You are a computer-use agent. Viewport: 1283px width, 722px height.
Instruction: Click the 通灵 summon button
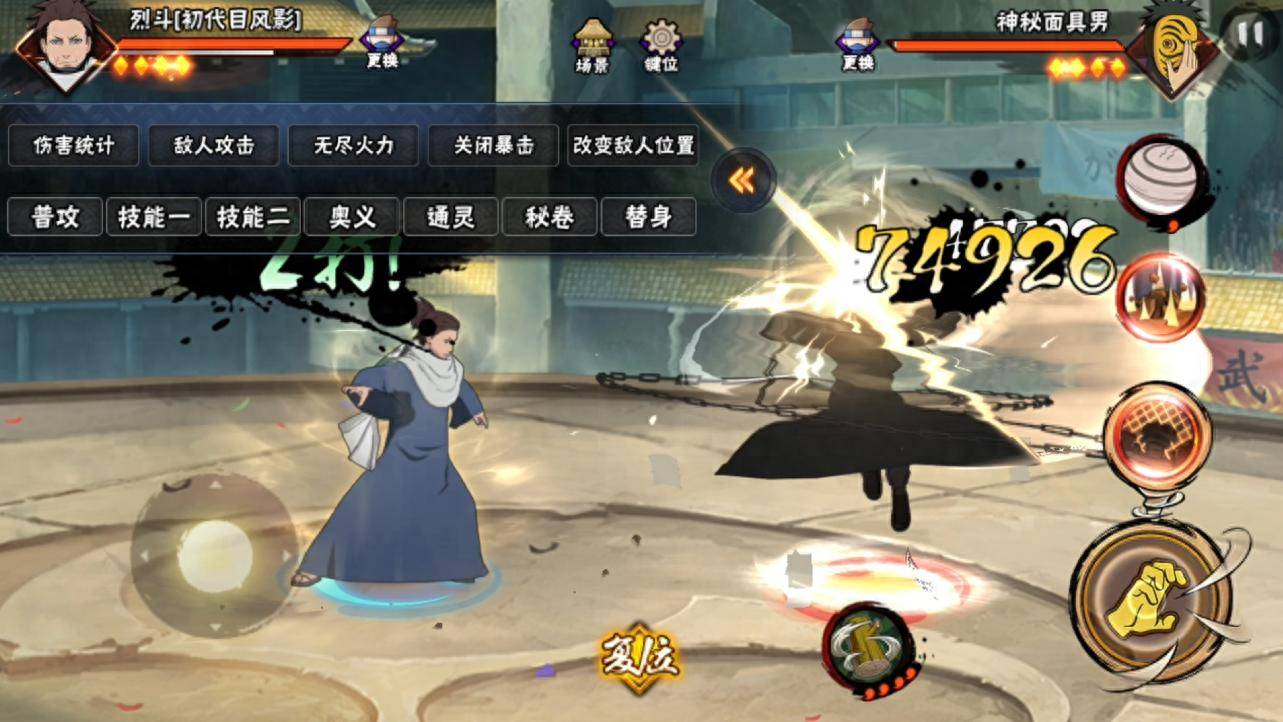(x=451, y=217)
